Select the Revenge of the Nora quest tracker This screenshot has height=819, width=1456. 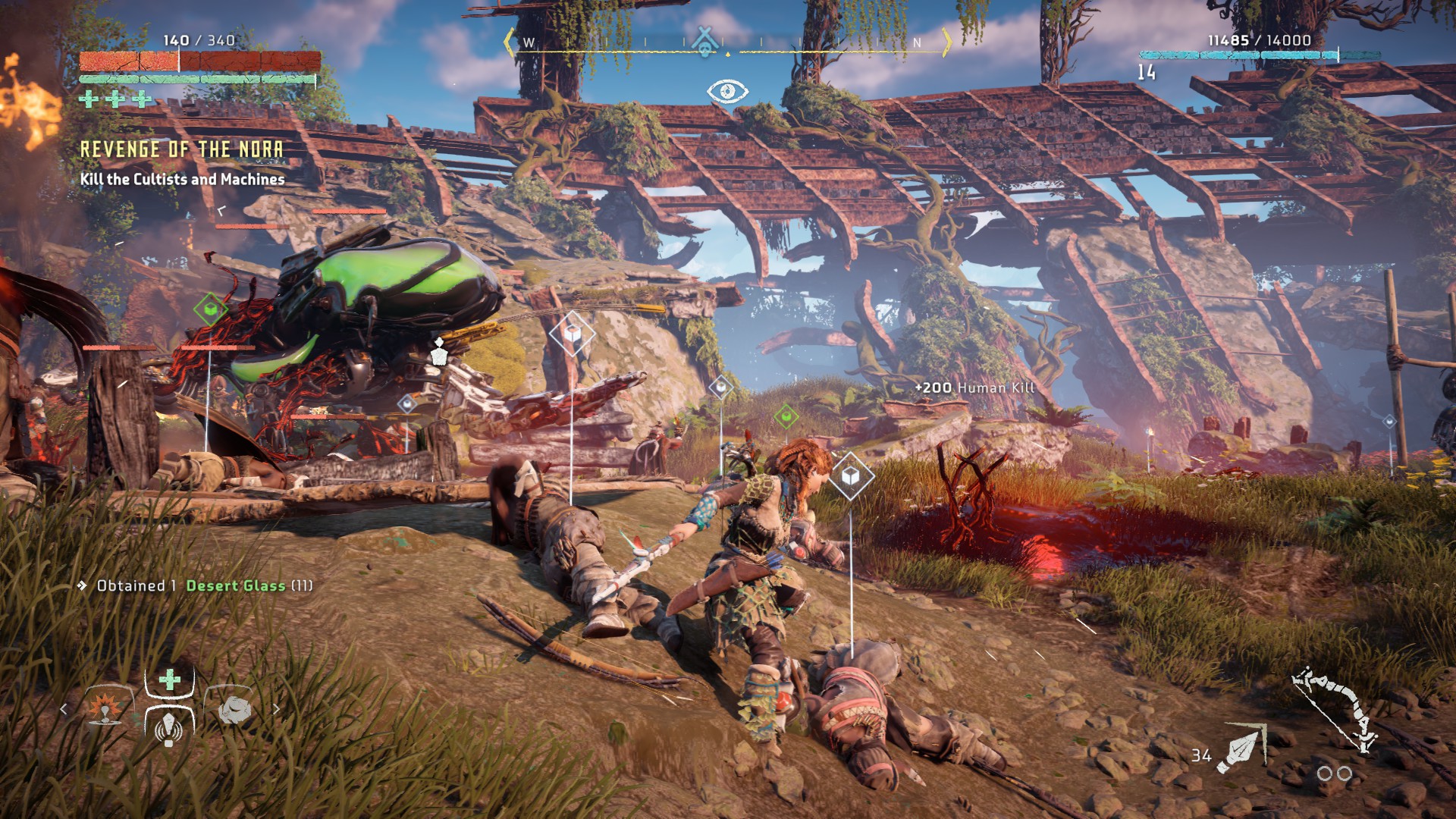(x=182, y=149)
